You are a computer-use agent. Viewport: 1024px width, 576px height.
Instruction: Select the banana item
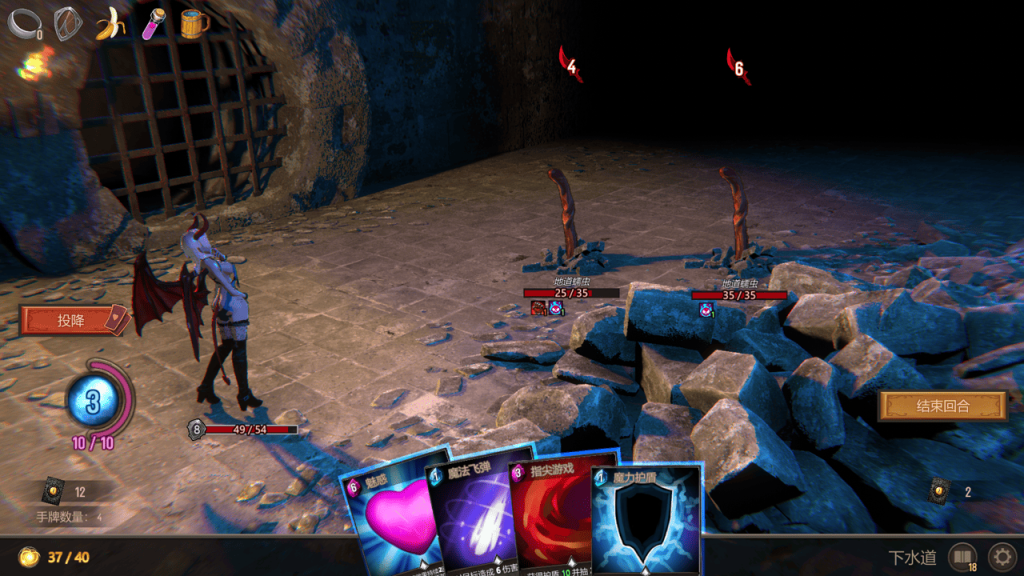pyautogui.click(x=110, y=23)
